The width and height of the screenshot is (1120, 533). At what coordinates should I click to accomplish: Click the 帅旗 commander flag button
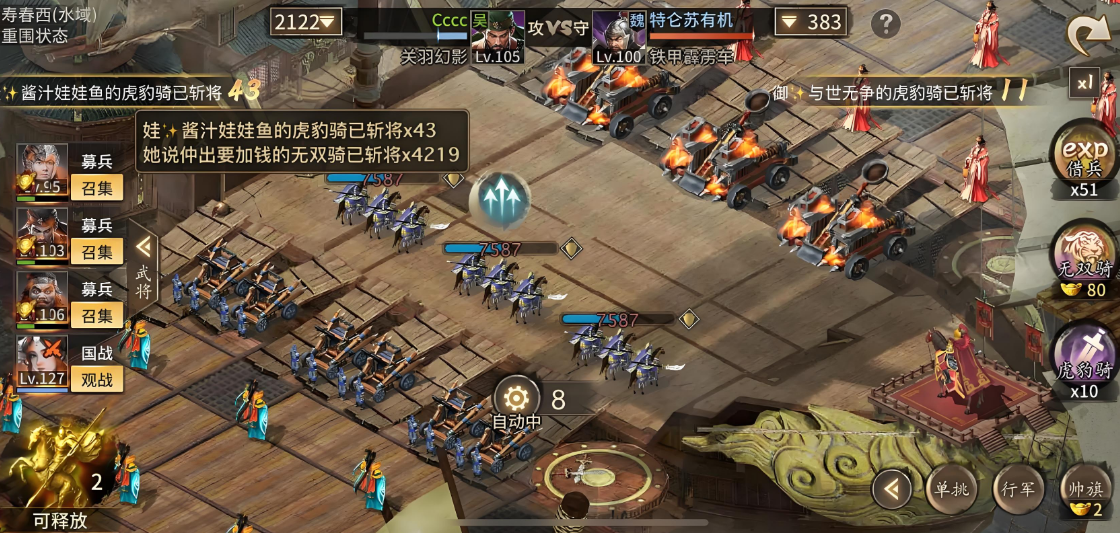point(1084,490)
